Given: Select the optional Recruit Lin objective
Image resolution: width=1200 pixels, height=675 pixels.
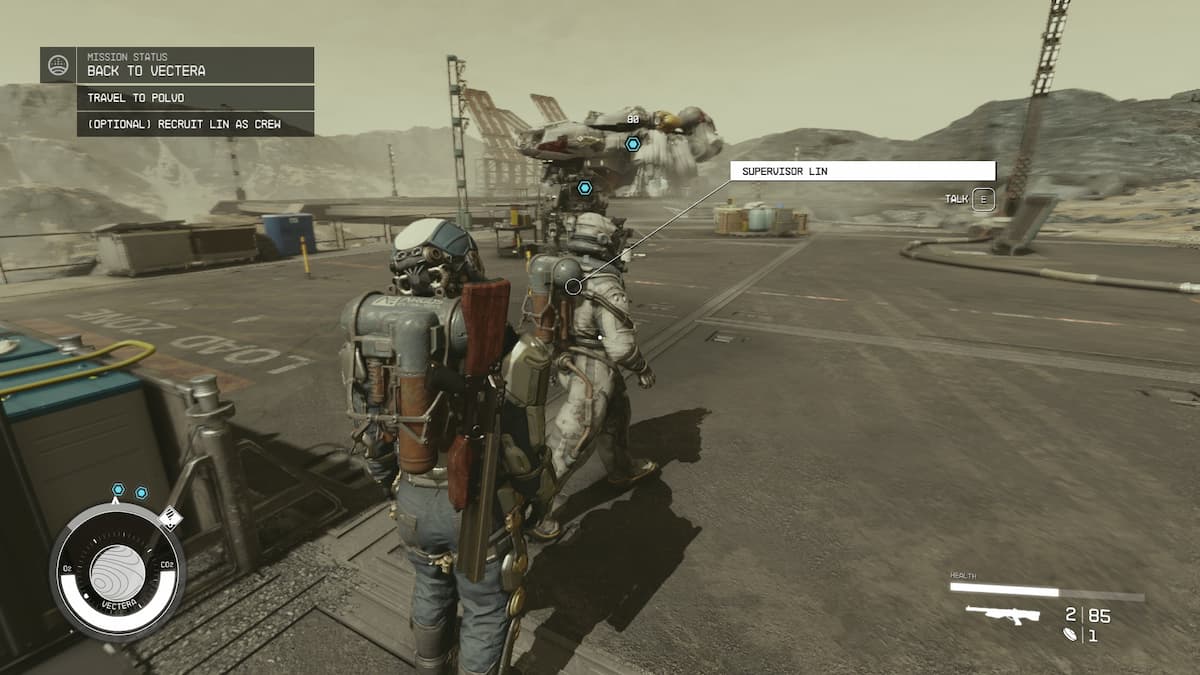Looking at the screenshot, I should point(196,124).
